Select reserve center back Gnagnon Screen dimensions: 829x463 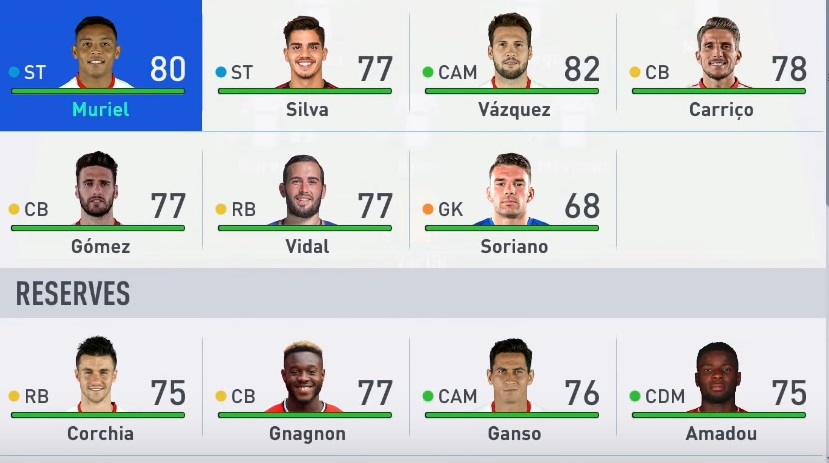click(x=306, y=390)
